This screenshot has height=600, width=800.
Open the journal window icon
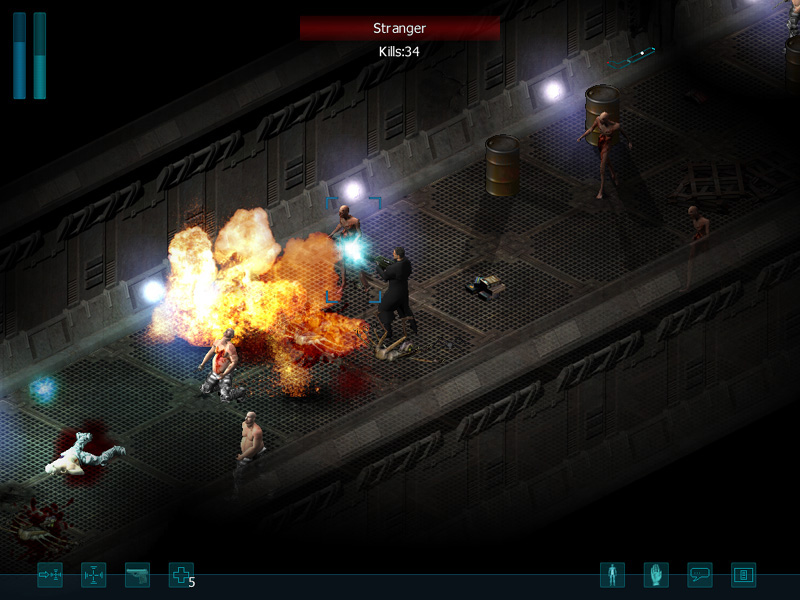(x=744, y=575)
